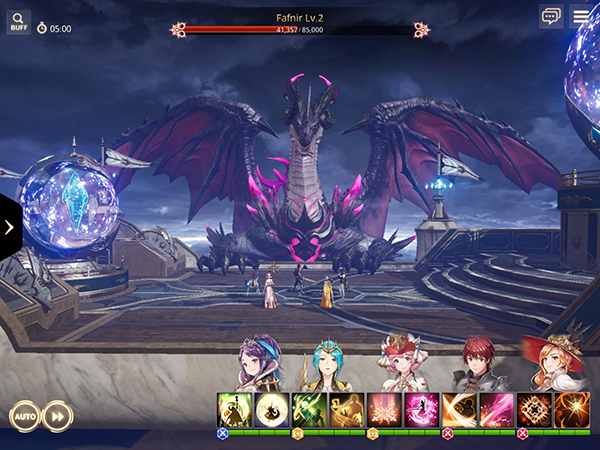Activate the golden crouching figure skill
The height and width of the screenshot is (450, 600).
[347, 410]
